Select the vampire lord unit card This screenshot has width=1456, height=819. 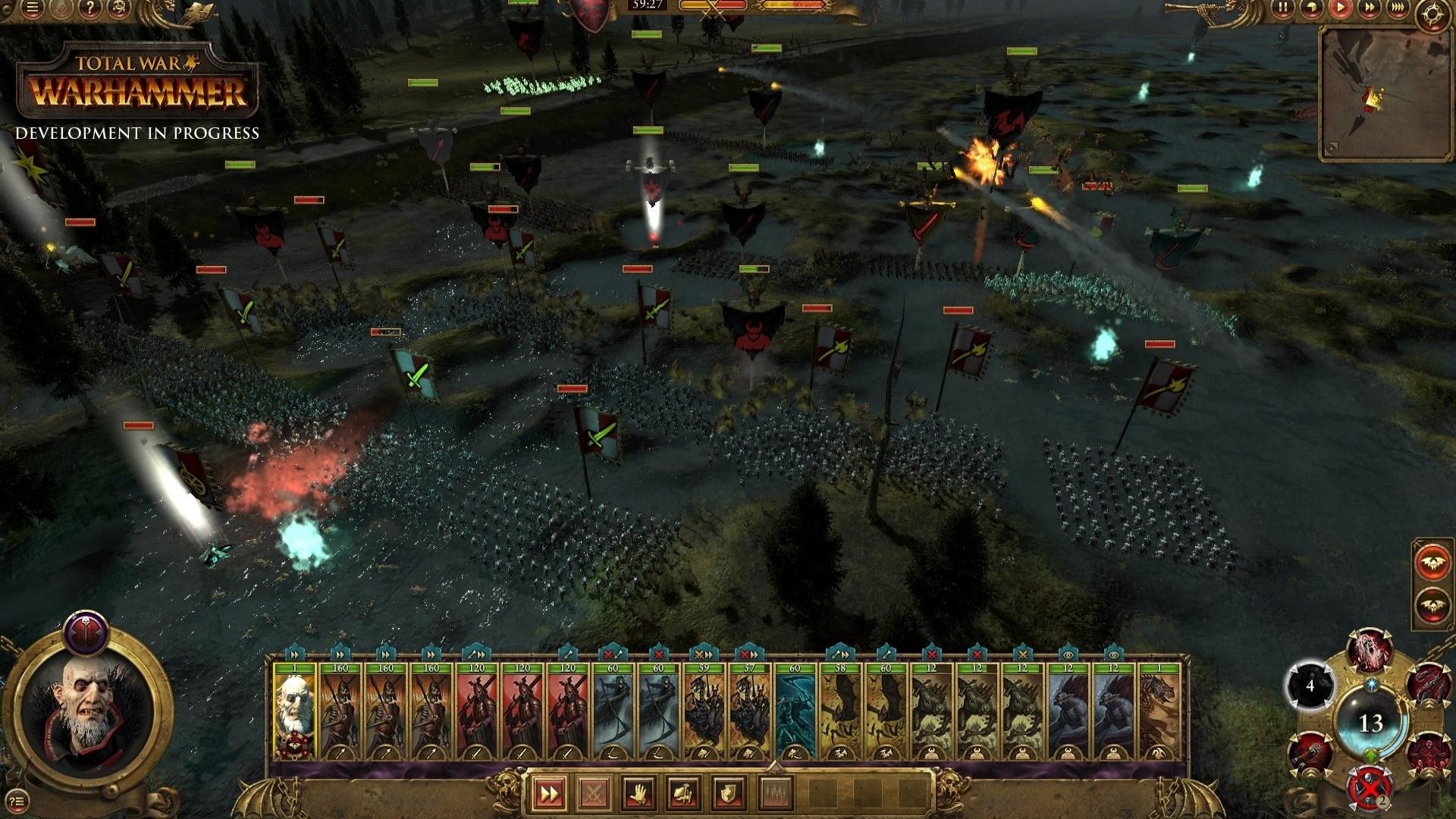pos(294,713)
